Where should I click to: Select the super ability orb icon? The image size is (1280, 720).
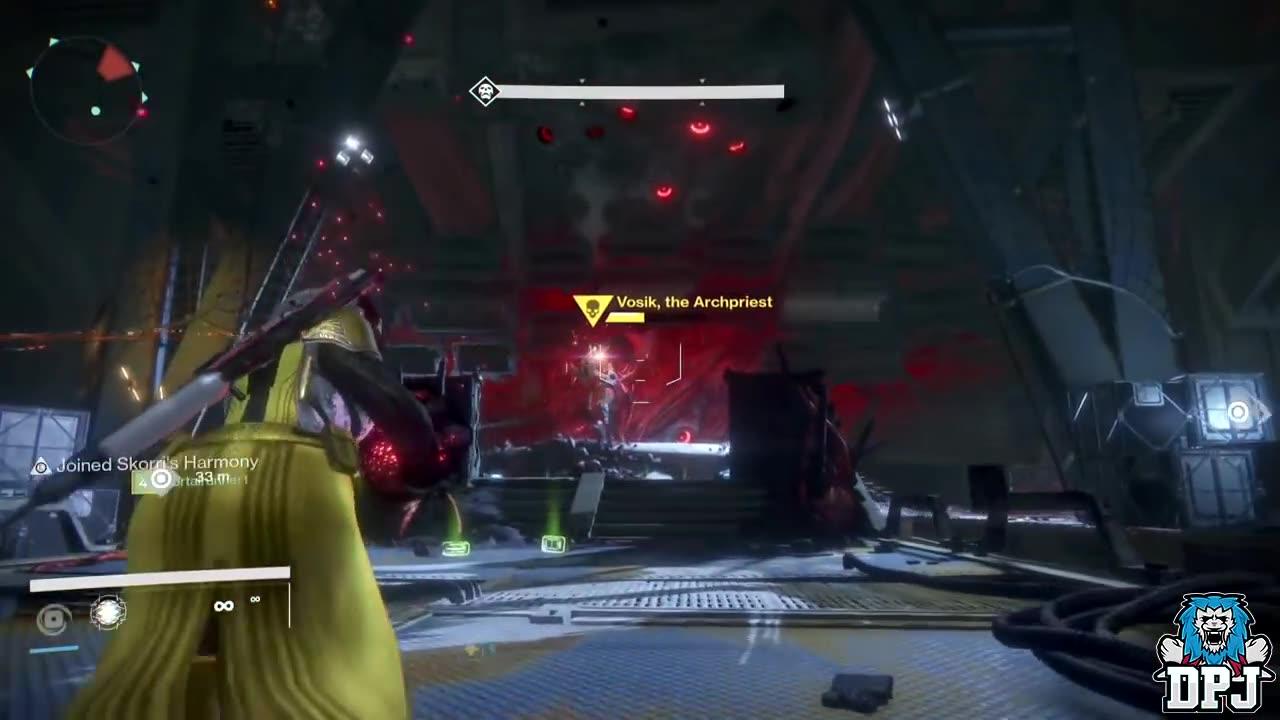coord(108,612)
